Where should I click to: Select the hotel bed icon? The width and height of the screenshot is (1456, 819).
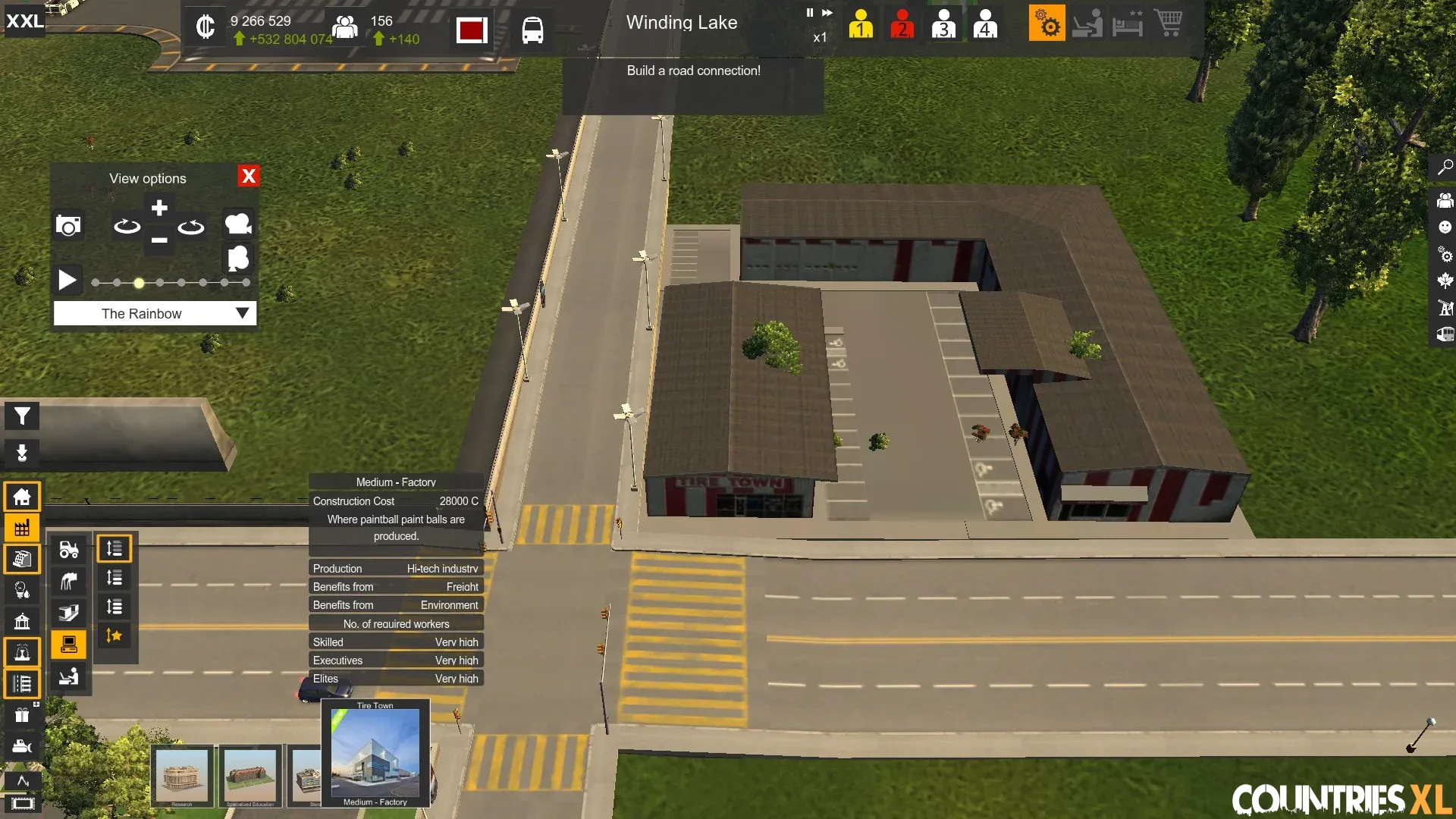pos(1128,24)
